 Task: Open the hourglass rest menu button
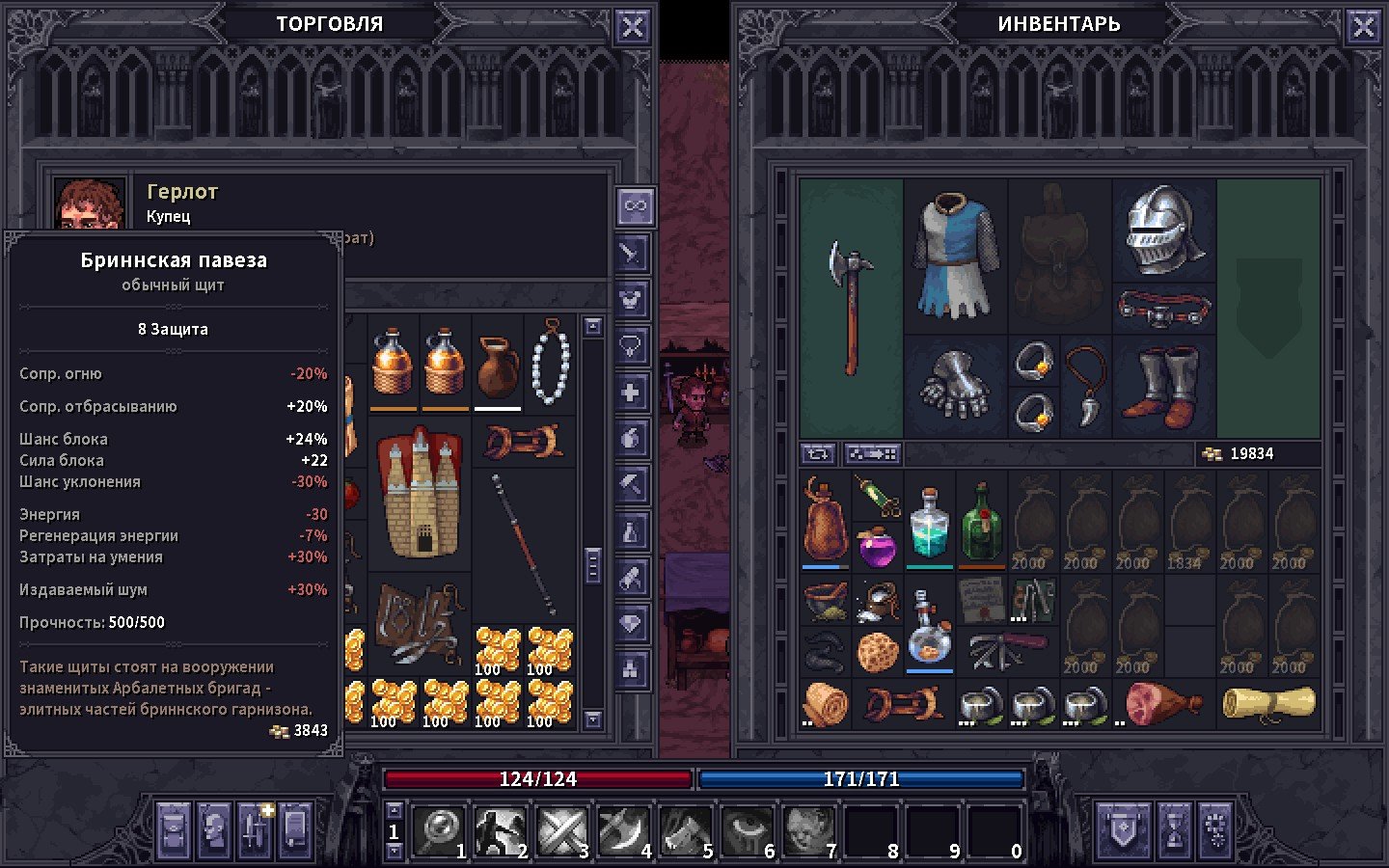click(x=1173, y=829)
